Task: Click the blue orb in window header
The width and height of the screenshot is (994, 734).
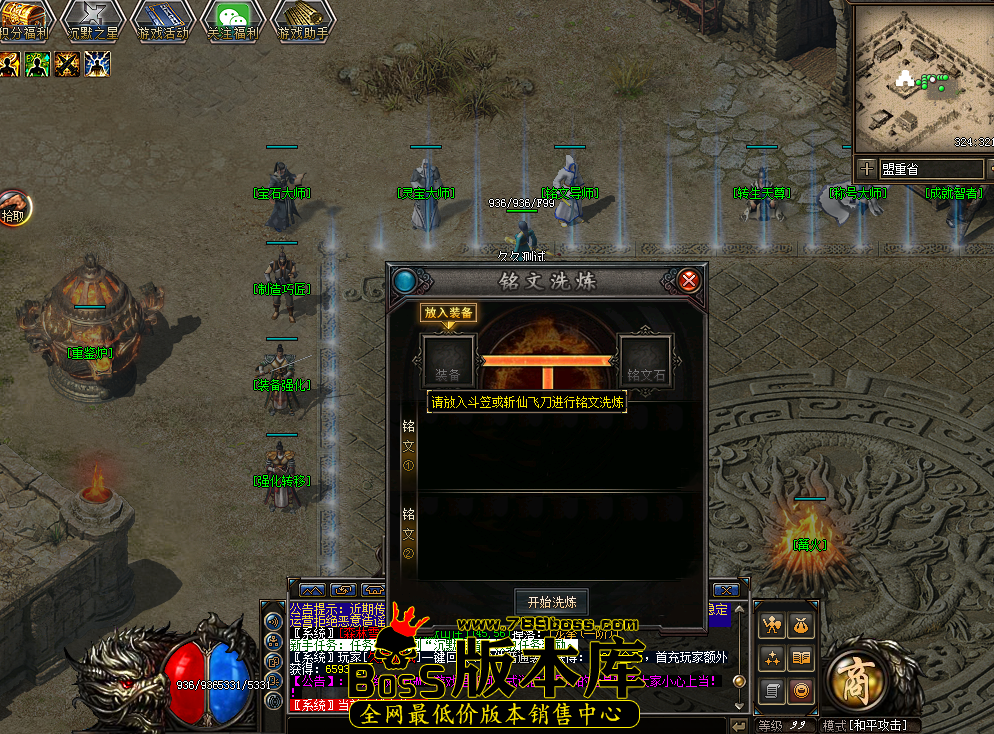Action: [405, 281]
